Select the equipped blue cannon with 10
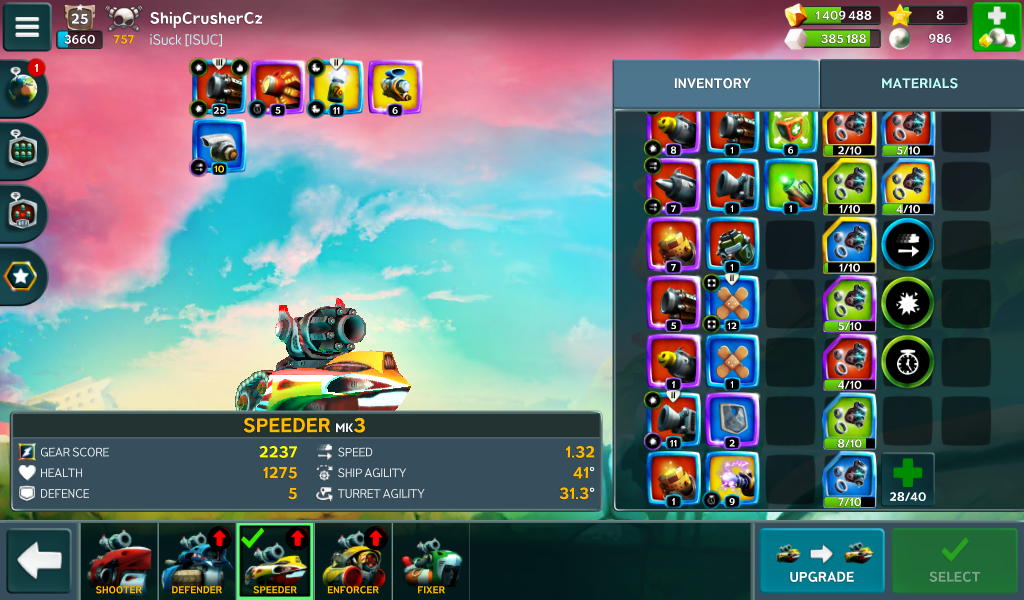Image resolution: width=1024 pixels, height=600 pixels. pyautogui.click(x=219, y=147)
